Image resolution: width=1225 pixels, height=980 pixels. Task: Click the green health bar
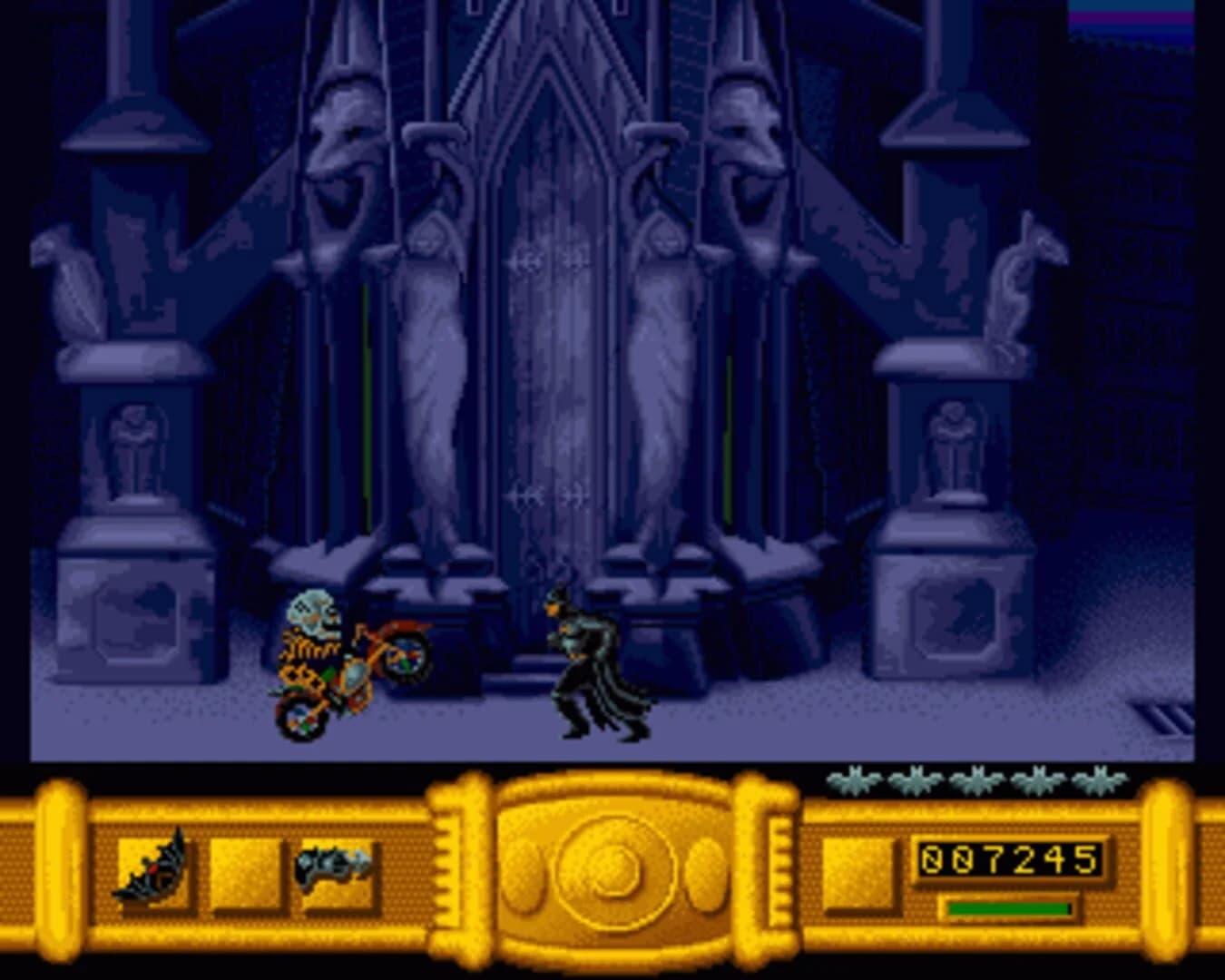(1005, 907)
